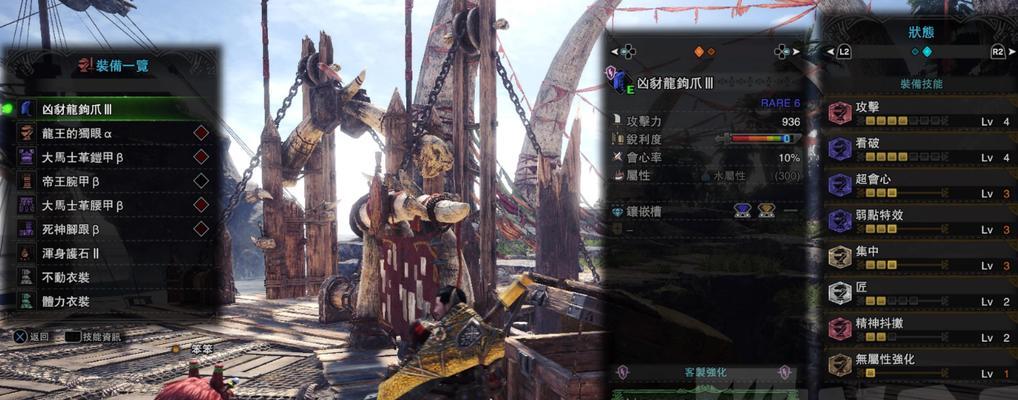Pick the 帝王腕甲β arm armor row
Viewport: 1018px width, 400px height.
(x=110, y=181)
